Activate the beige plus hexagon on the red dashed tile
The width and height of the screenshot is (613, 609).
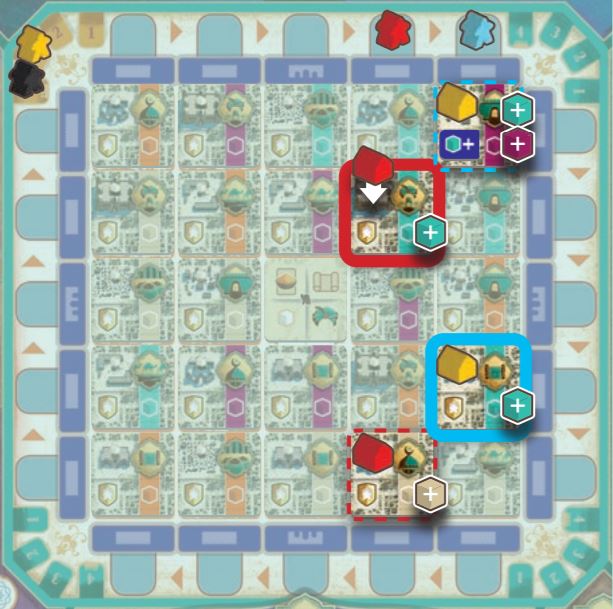coord(430,494)
